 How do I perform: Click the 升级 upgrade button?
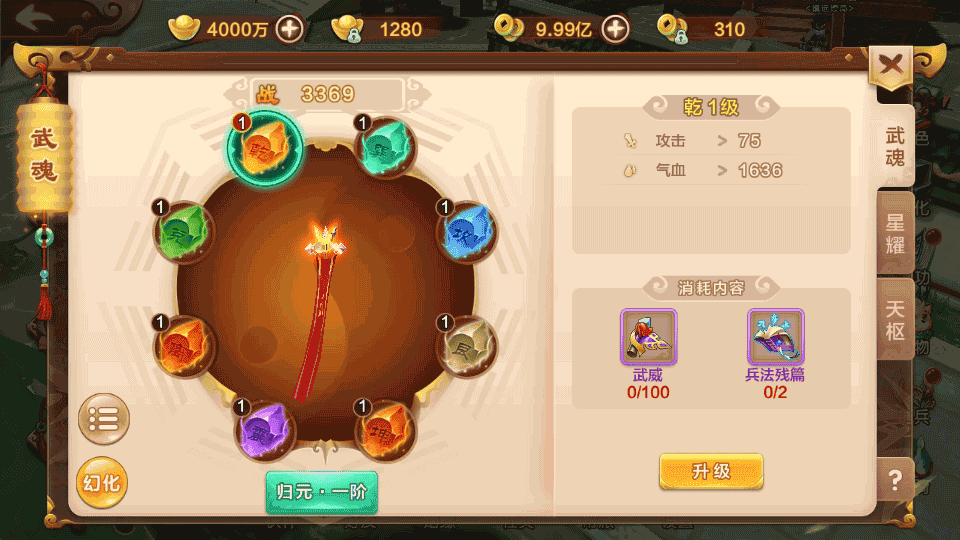pyautogui.click(x=711, y=471)
